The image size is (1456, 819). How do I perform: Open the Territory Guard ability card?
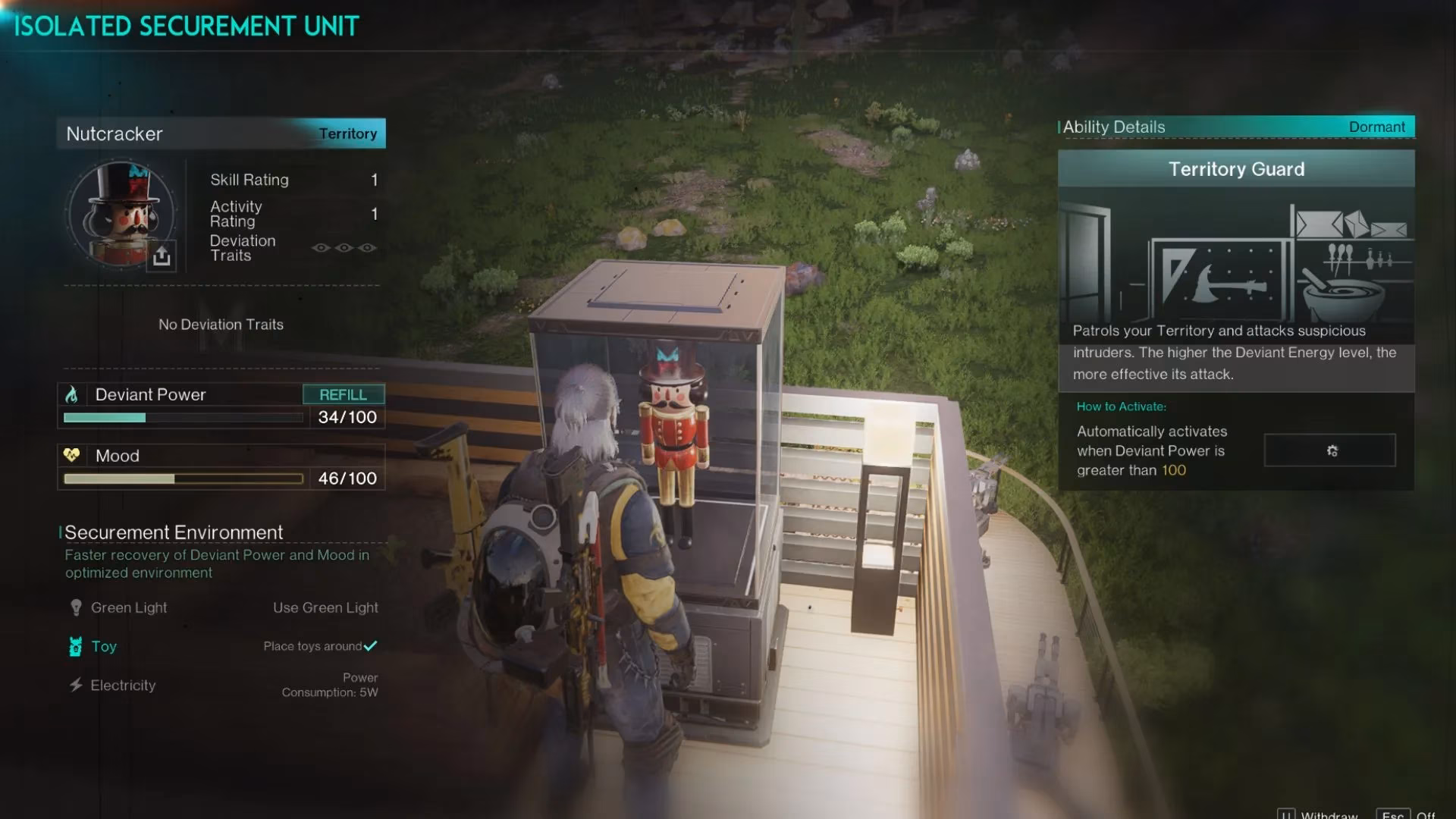(x=1236, y=269)
